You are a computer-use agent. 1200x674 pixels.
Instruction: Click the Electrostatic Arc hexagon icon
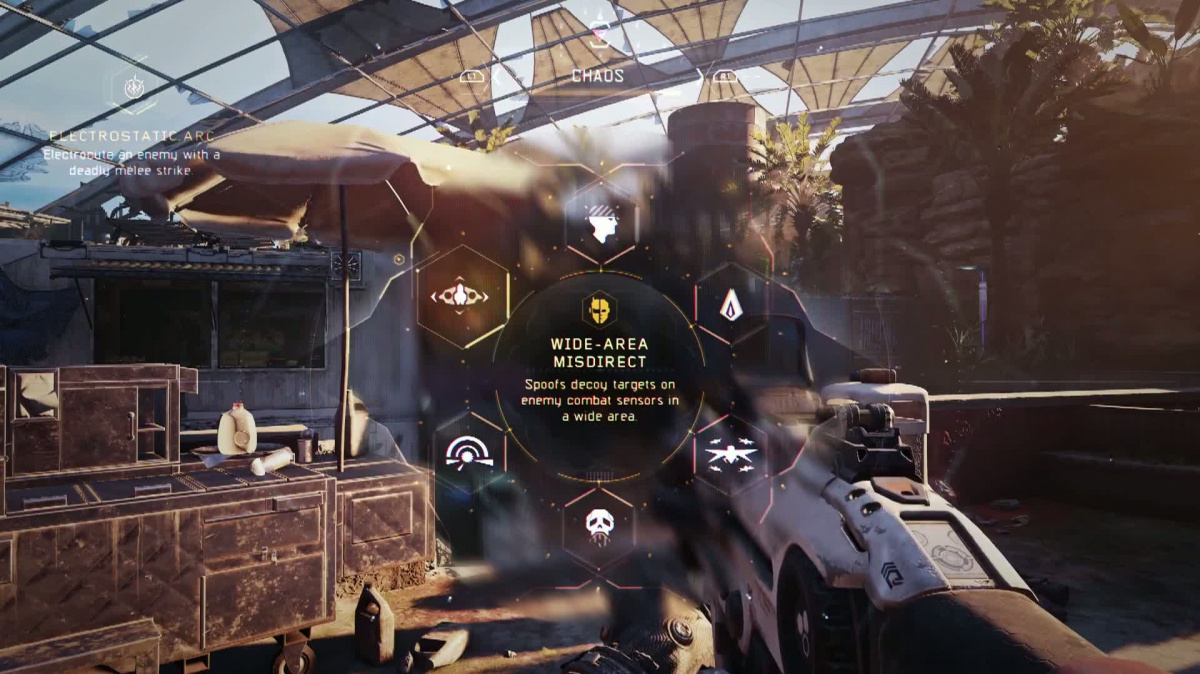pos(133,89)
